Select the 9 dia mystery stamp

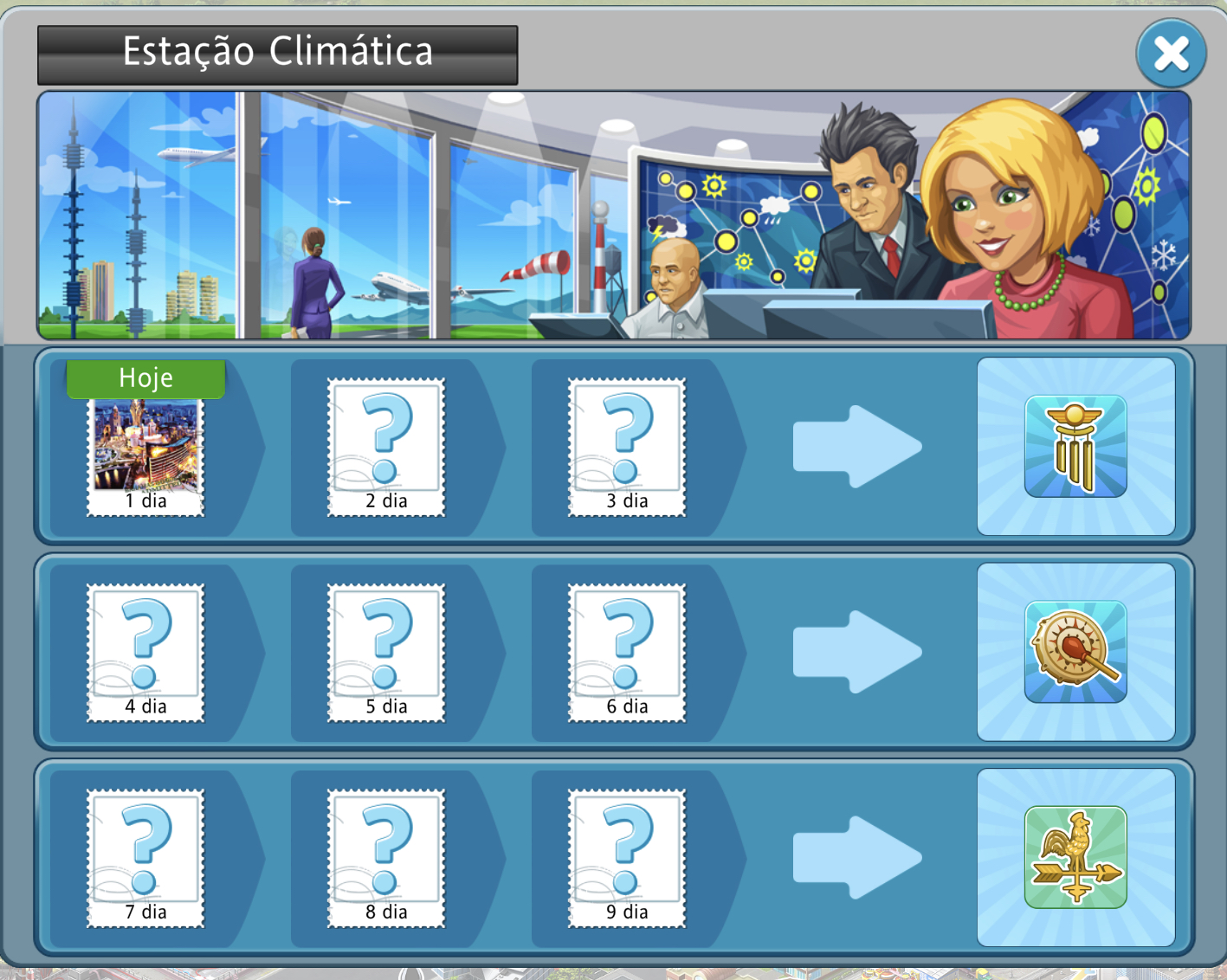tap(627, 858)
